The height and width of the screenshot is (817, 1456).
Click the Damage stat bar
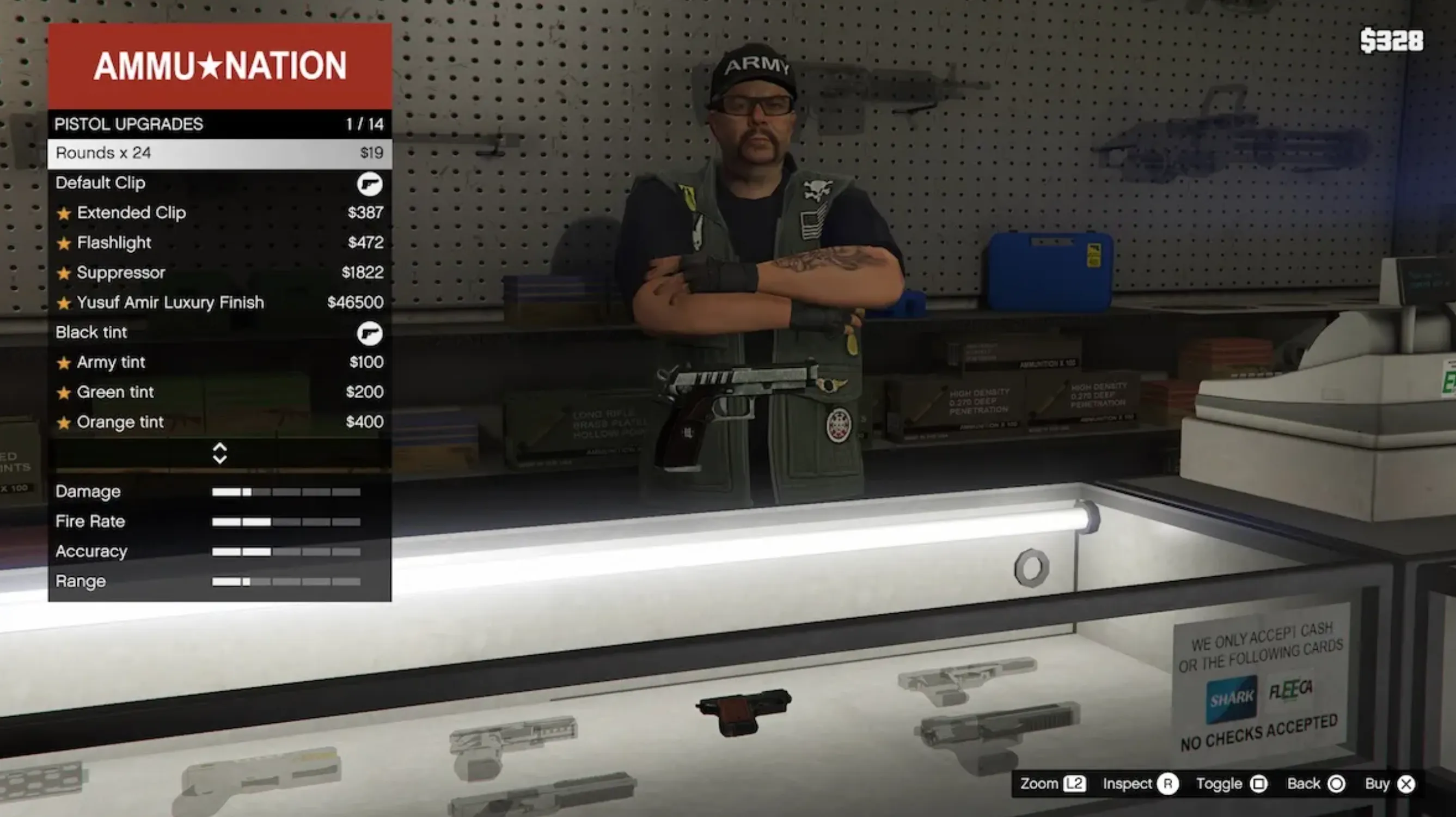288,492
